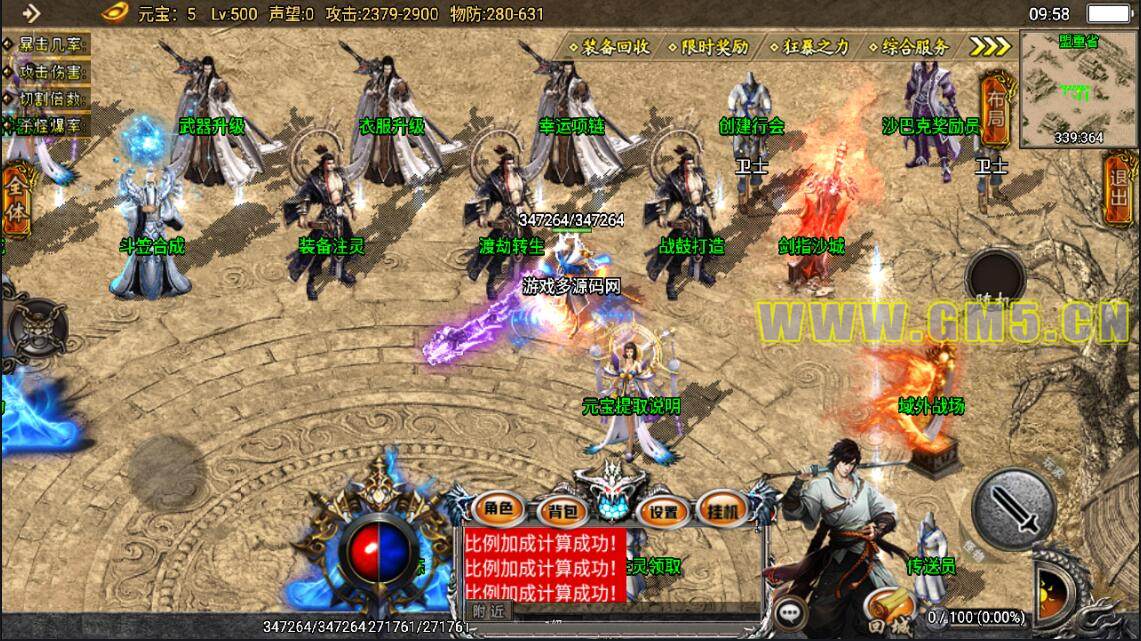The width and height of the screenshot is (1141, 641).
Task: Tap the sword attack button
Action: pos(1014,510)
